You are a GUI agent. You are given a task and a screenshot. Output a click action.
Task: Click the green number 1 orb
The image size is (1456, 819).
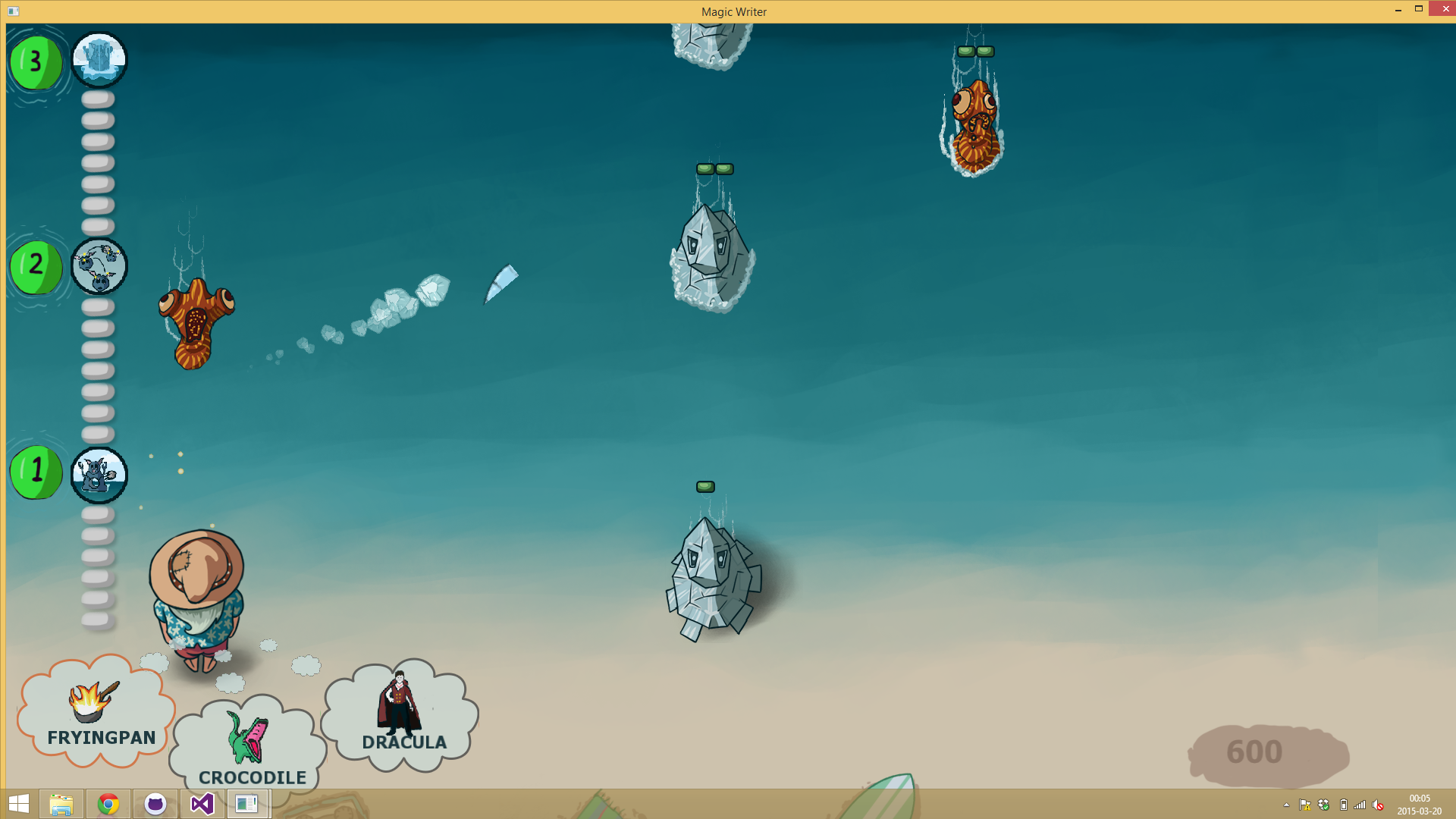pos(36,472)
